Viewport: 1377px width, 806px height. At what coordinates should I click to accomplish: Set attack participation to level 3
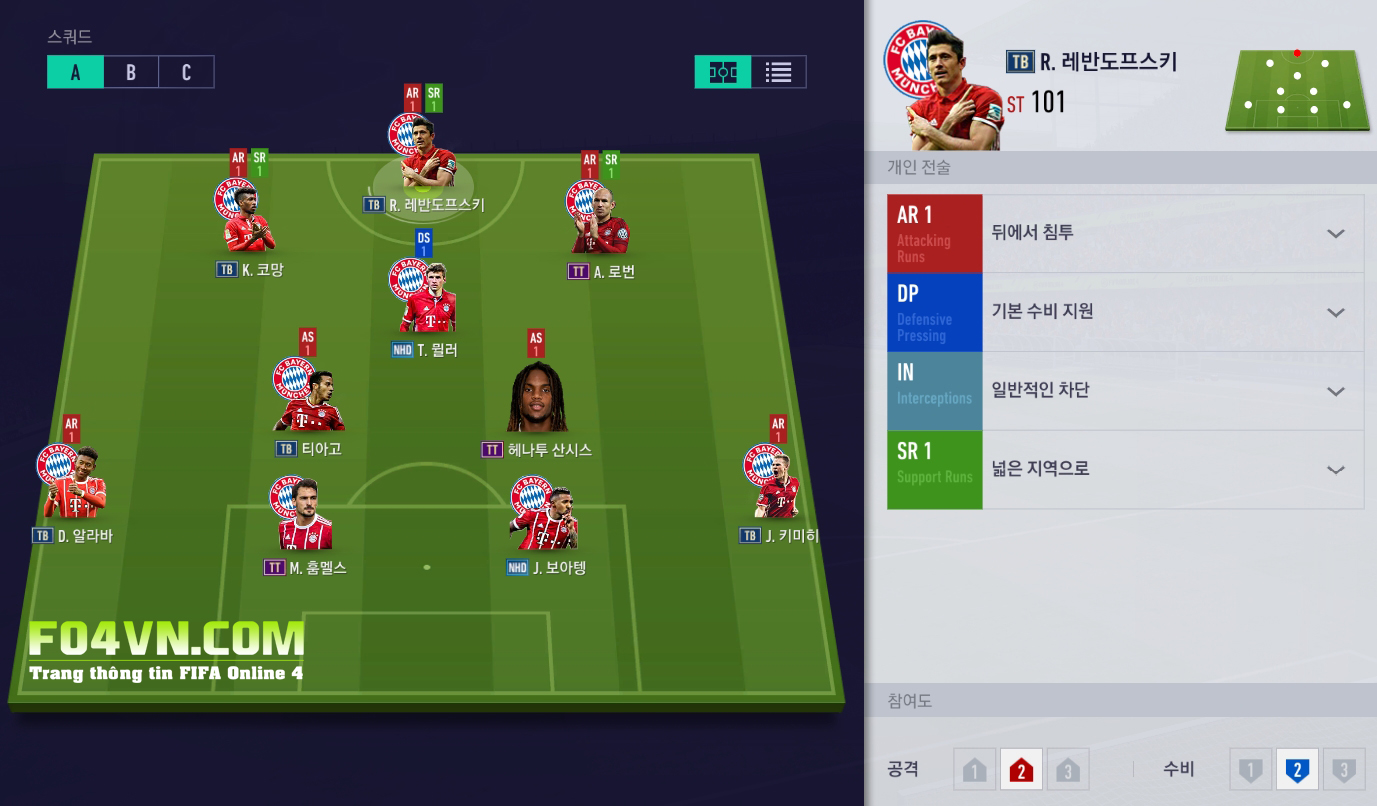click(x=1067, y=770)
